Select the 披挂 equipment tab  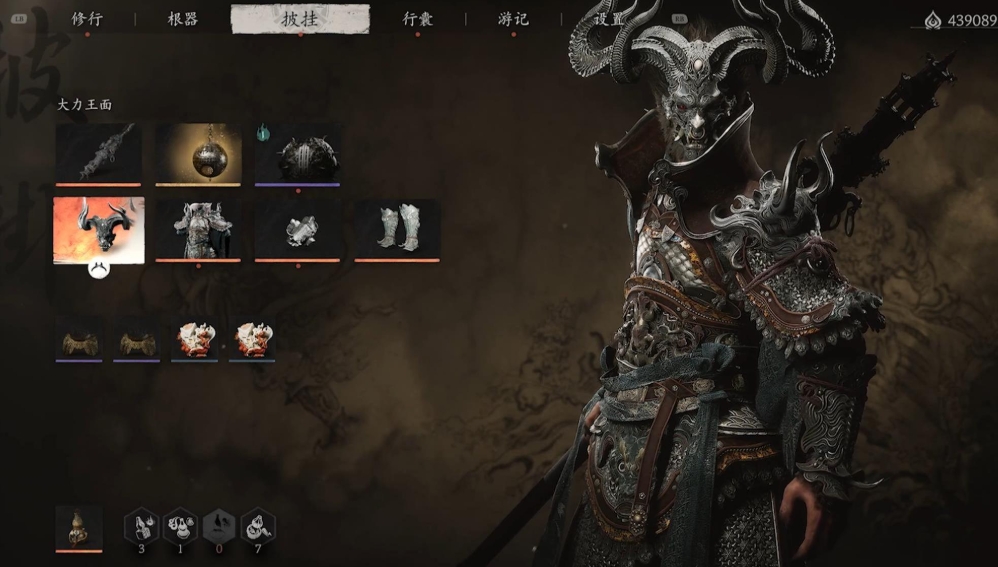pos(300,19)
